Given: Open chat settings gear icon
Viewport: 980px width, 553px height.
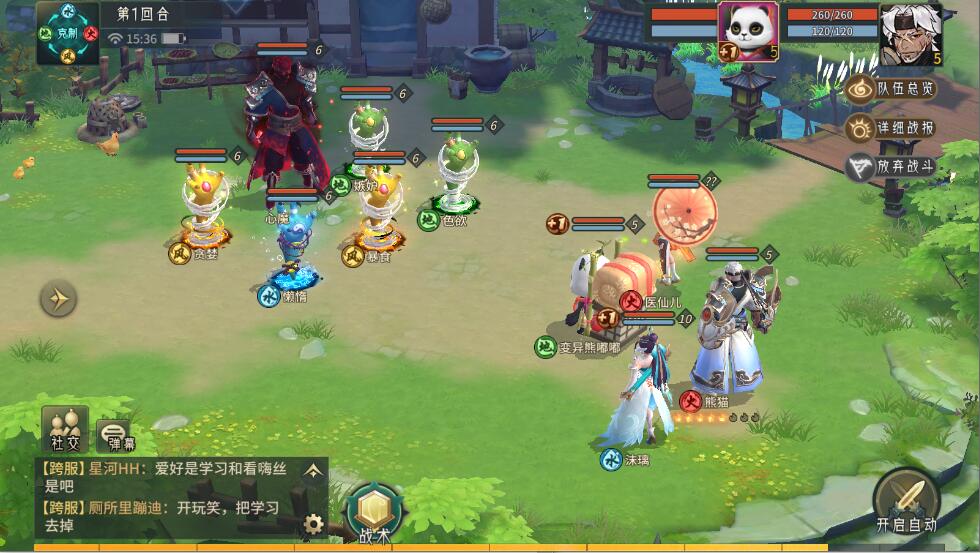Looking at the screenshot, I should click(x=314, y=522).
